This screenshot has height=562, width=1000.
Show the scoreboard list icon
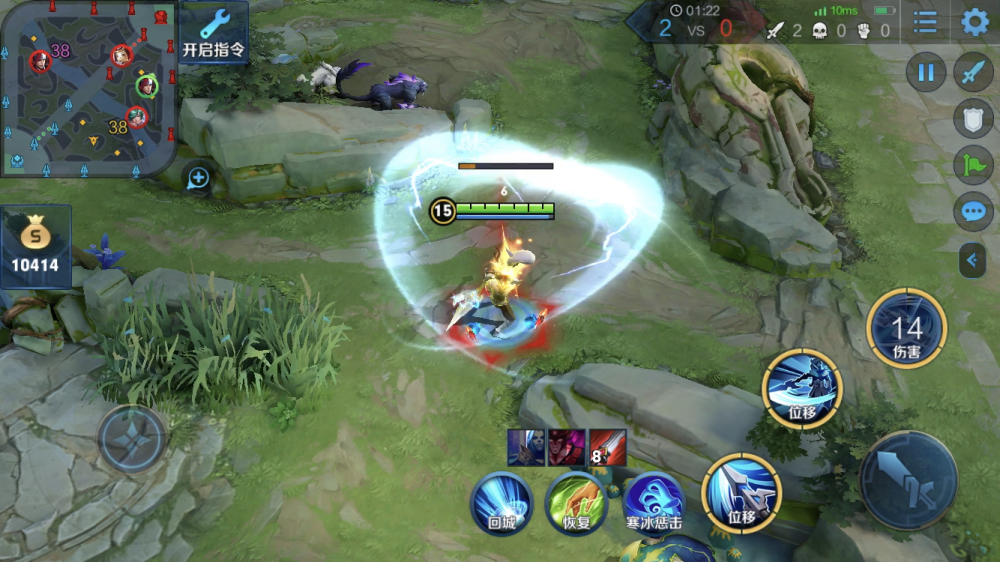click(926, 22)
